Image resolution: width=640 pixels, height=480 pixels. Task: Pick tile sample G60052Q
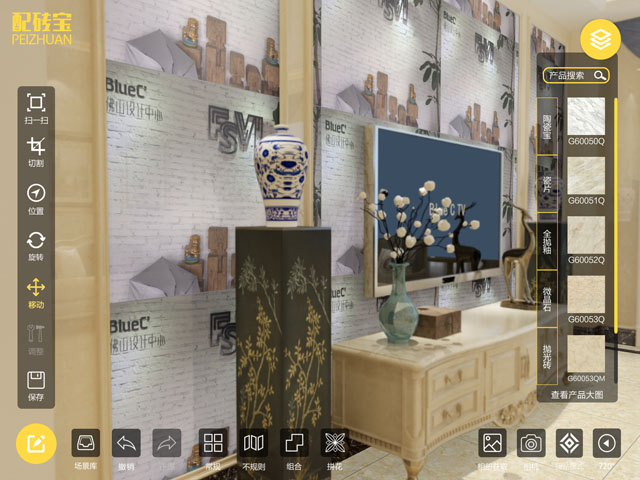[x=586, y=235]
